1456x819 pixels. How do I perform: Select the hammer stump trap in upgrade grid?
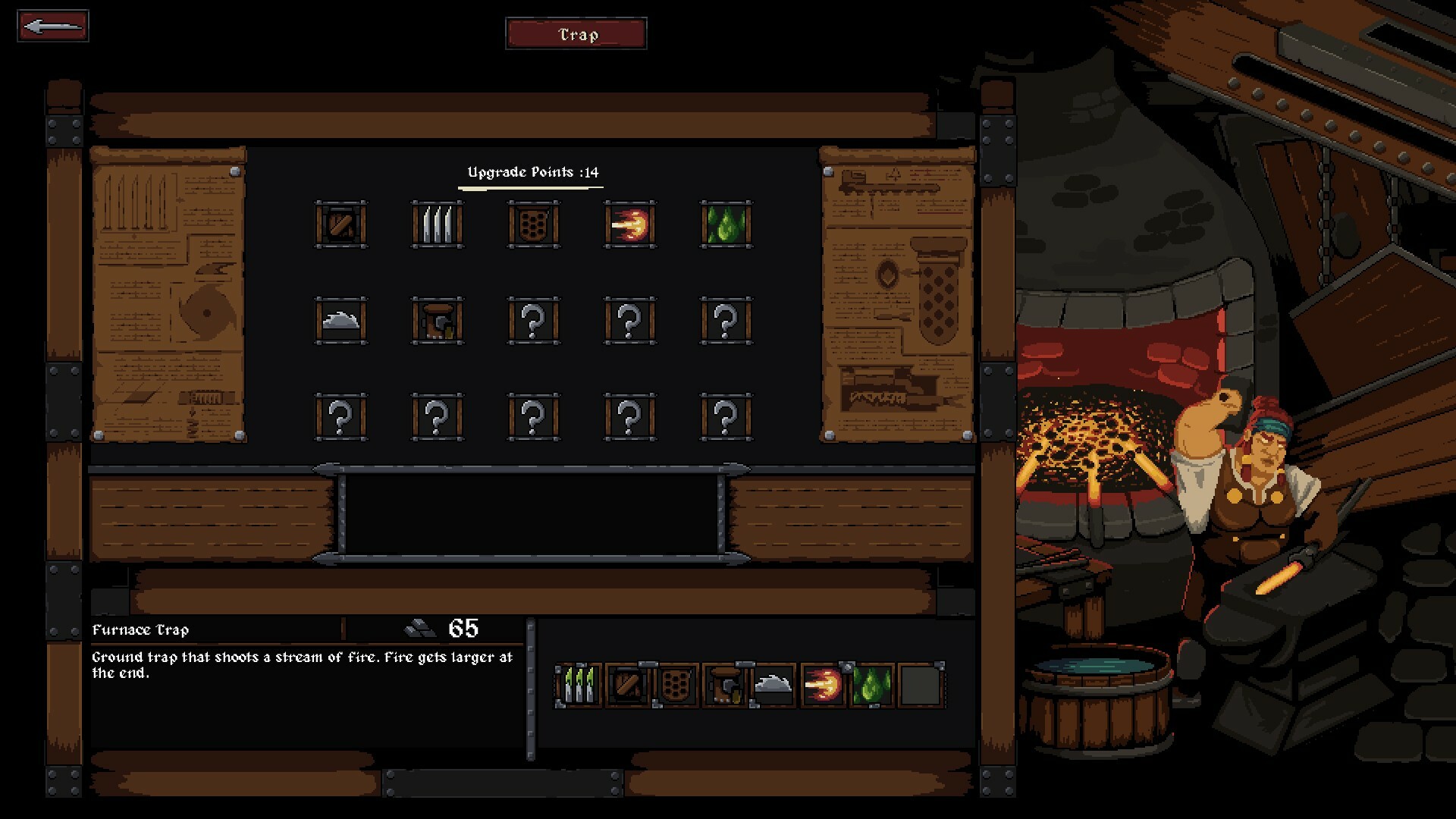438,321
